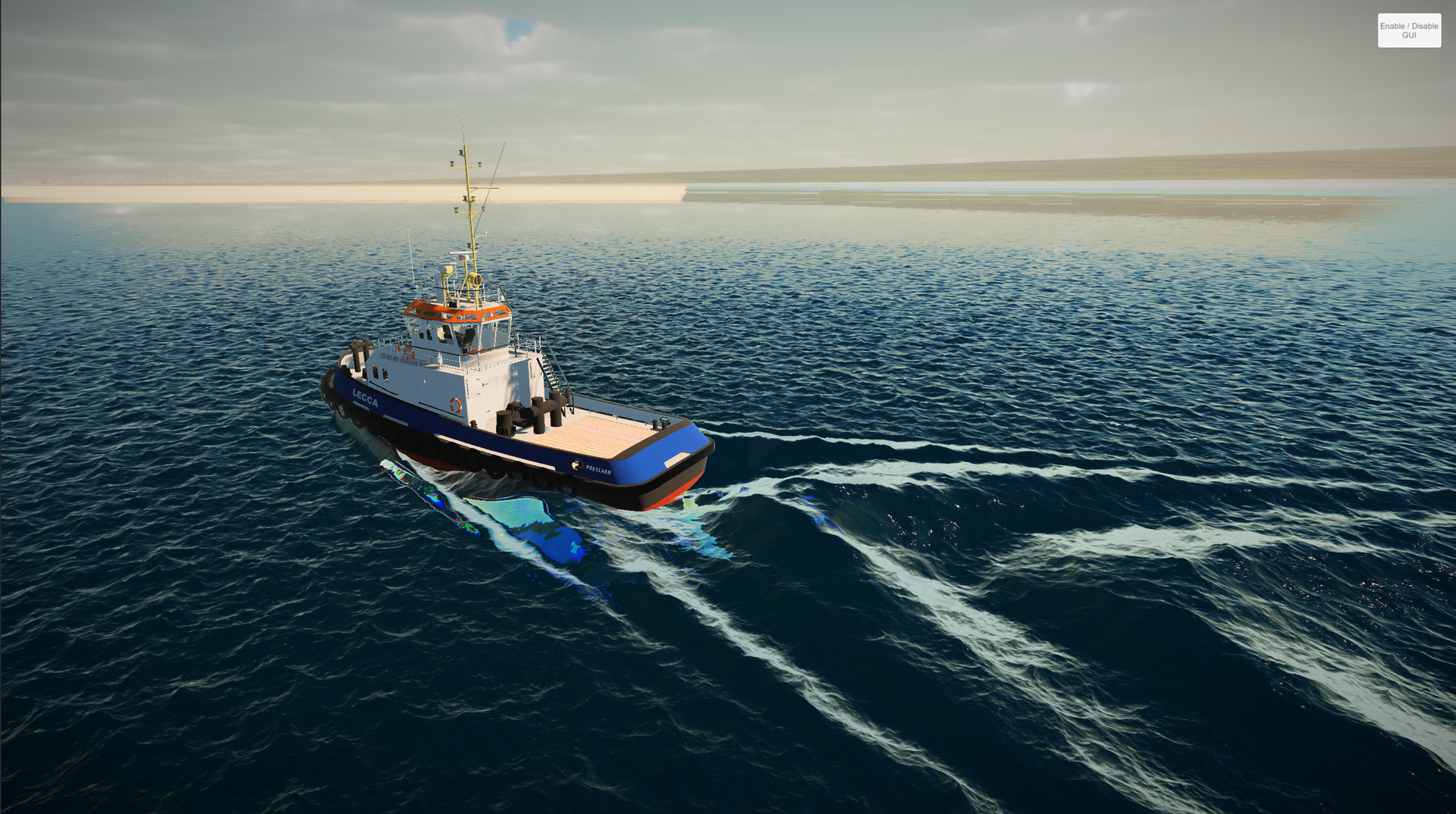Click the lifebuoy on the superstructure
1456x814 pixels.
tap(455, 403)
